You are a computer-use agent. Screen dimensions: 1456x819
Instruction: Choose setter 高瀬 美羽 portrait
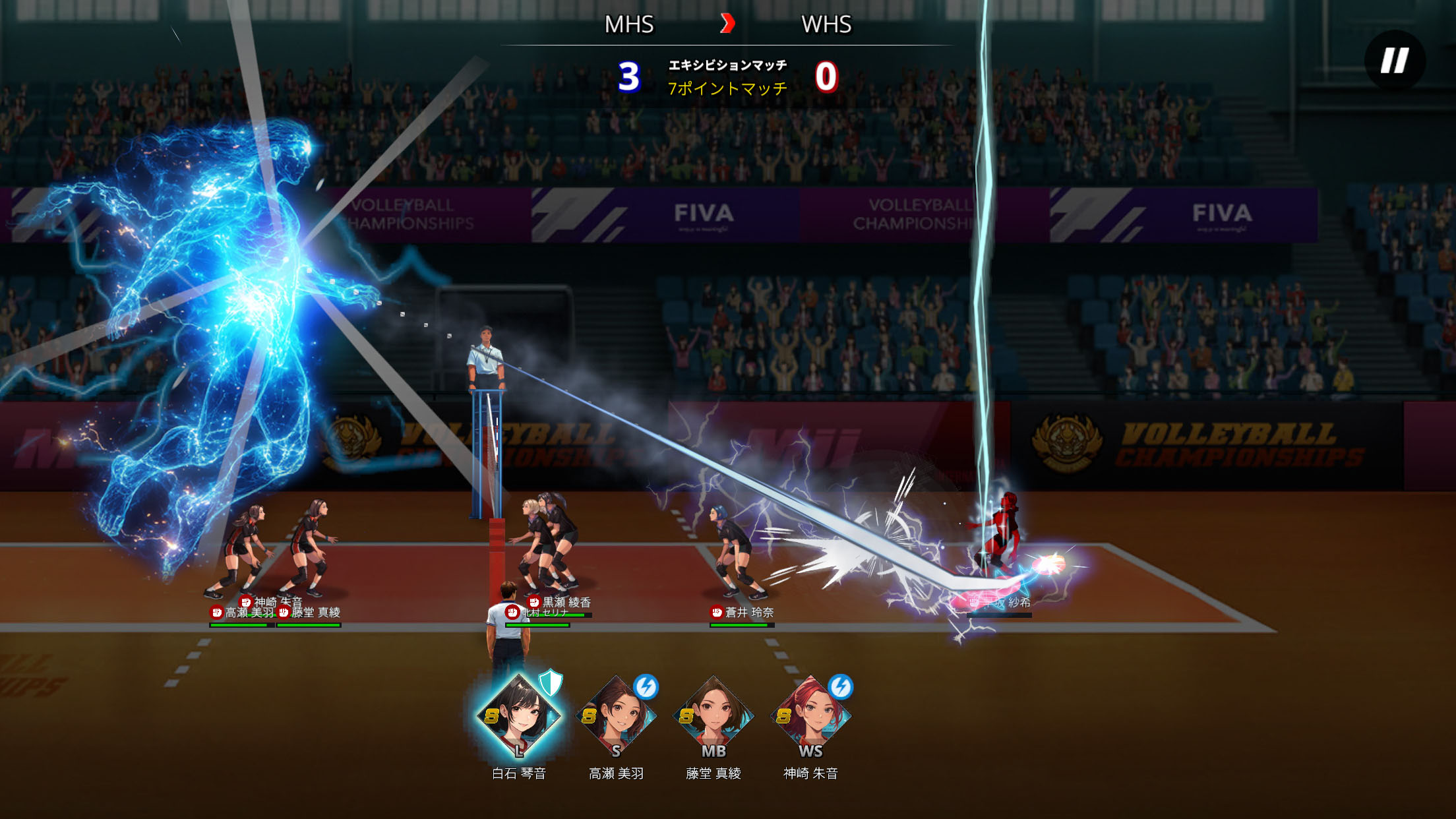click(x=616, y=717)
